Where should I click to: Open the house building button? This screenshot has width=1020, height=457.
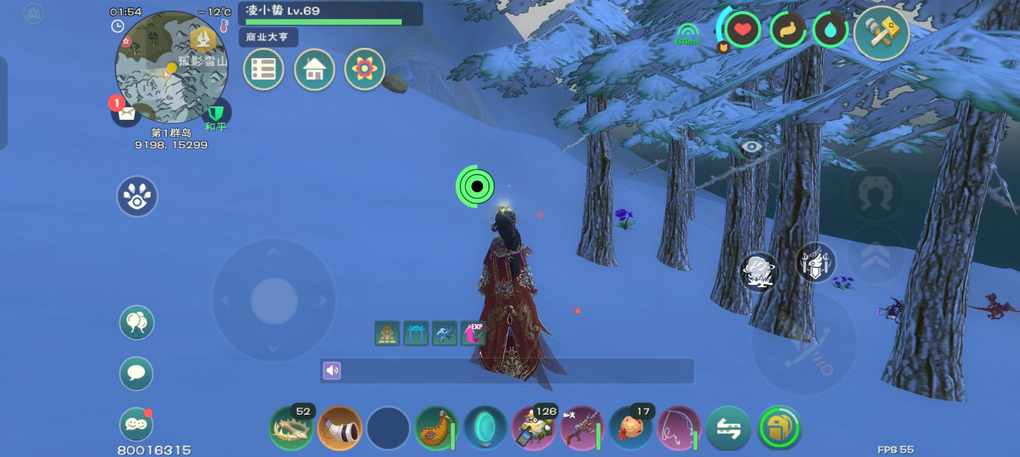314,69
